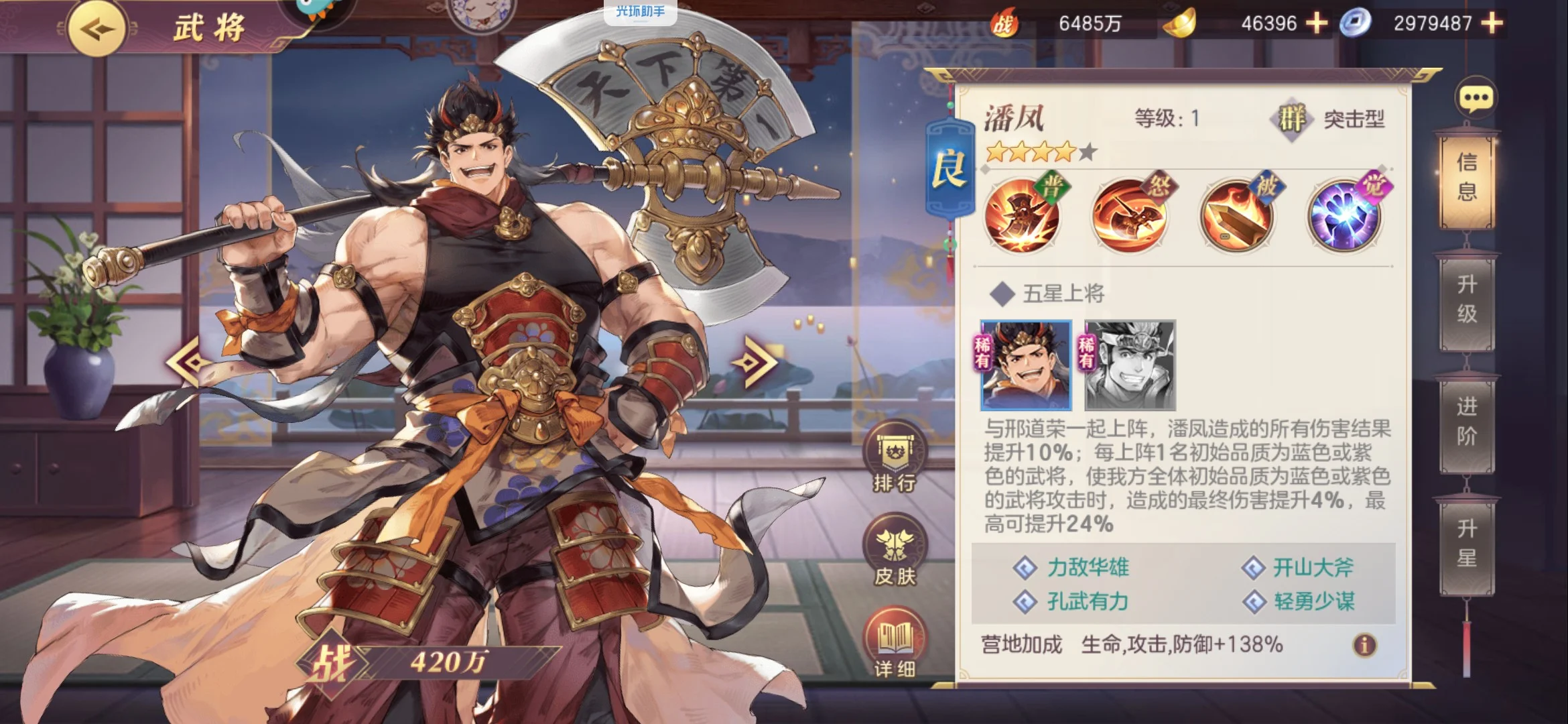View the 被 passive skill icon
The height and width of the screenshot is (724, 1568).
1237,216
